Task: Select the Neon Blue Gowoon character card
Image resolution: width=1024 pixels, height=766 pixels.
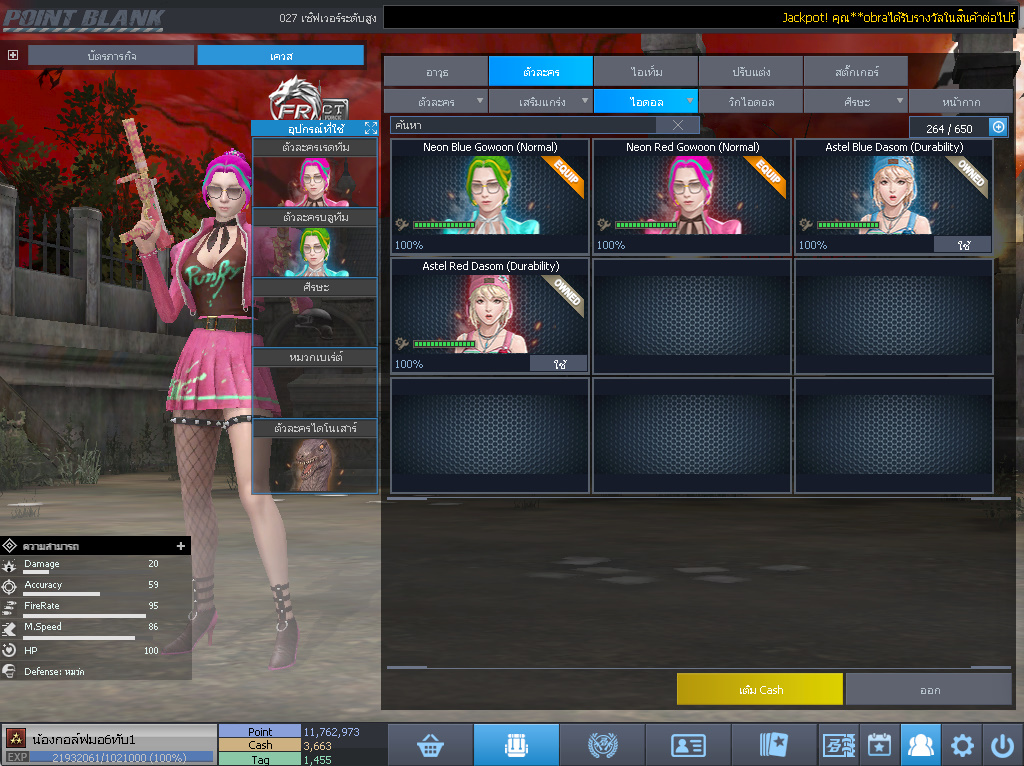Action: coord(490,196)
